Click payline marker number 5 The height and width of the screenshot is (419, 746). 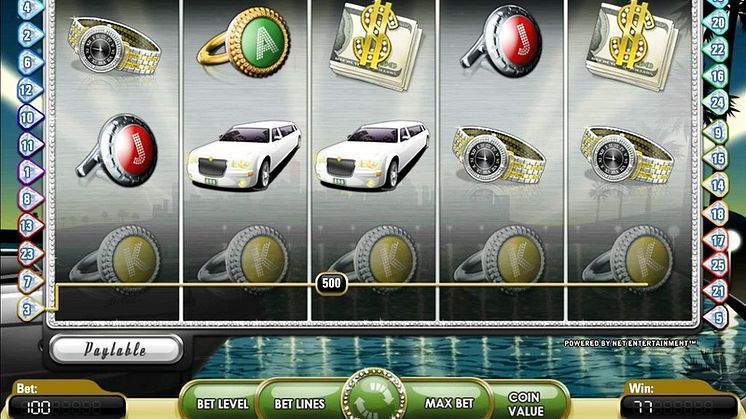click(x=717, y=317)
